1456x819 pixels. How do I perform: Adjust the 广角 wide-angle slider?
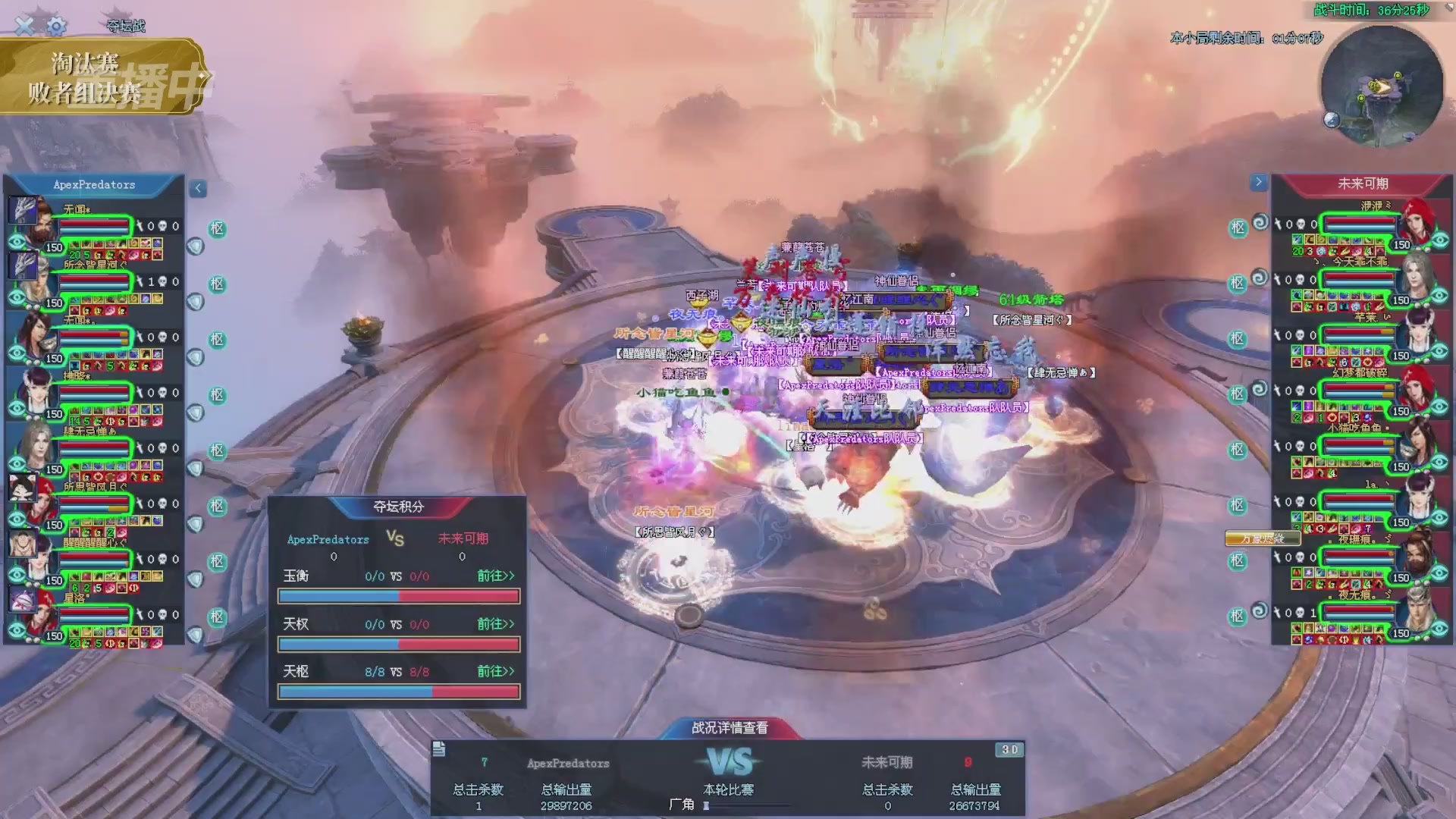(x=706, y=805)
